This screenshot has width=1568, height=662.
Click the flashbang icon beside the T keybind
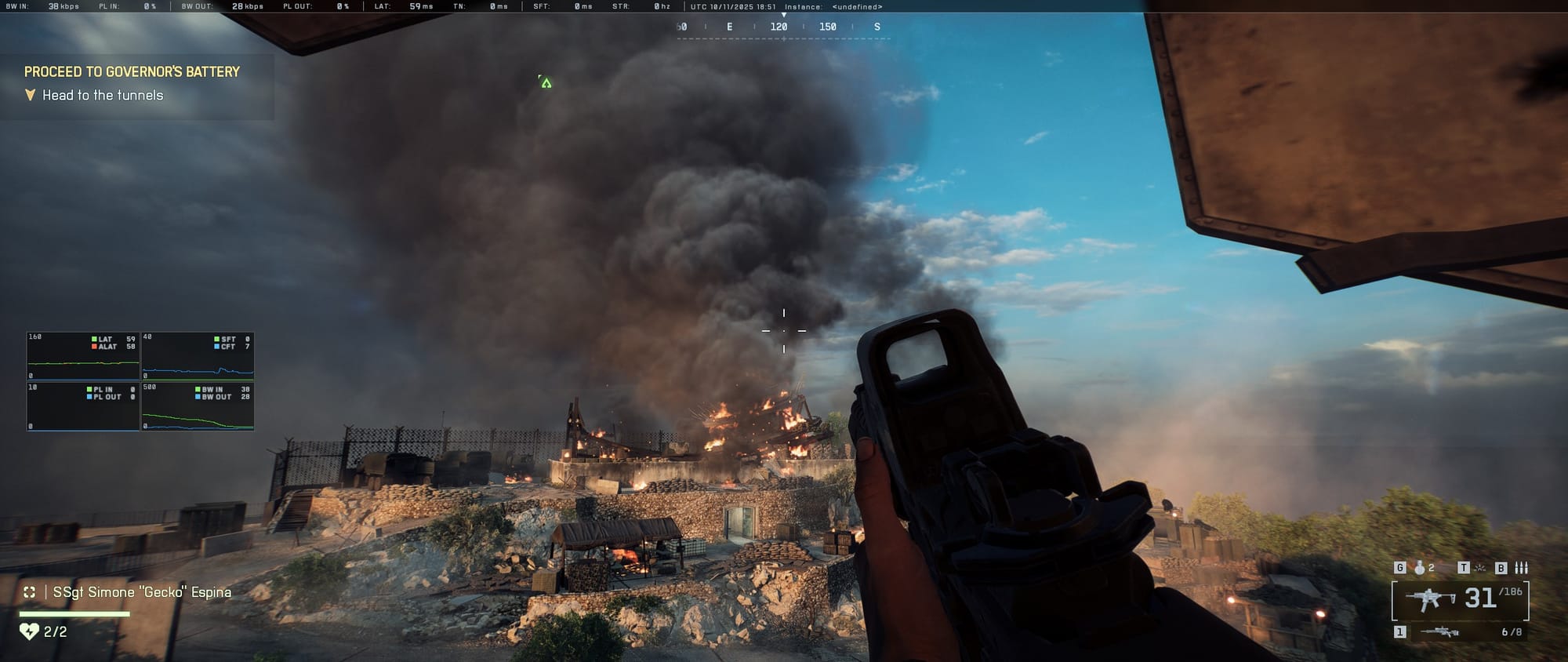(x=1479, y=569)
